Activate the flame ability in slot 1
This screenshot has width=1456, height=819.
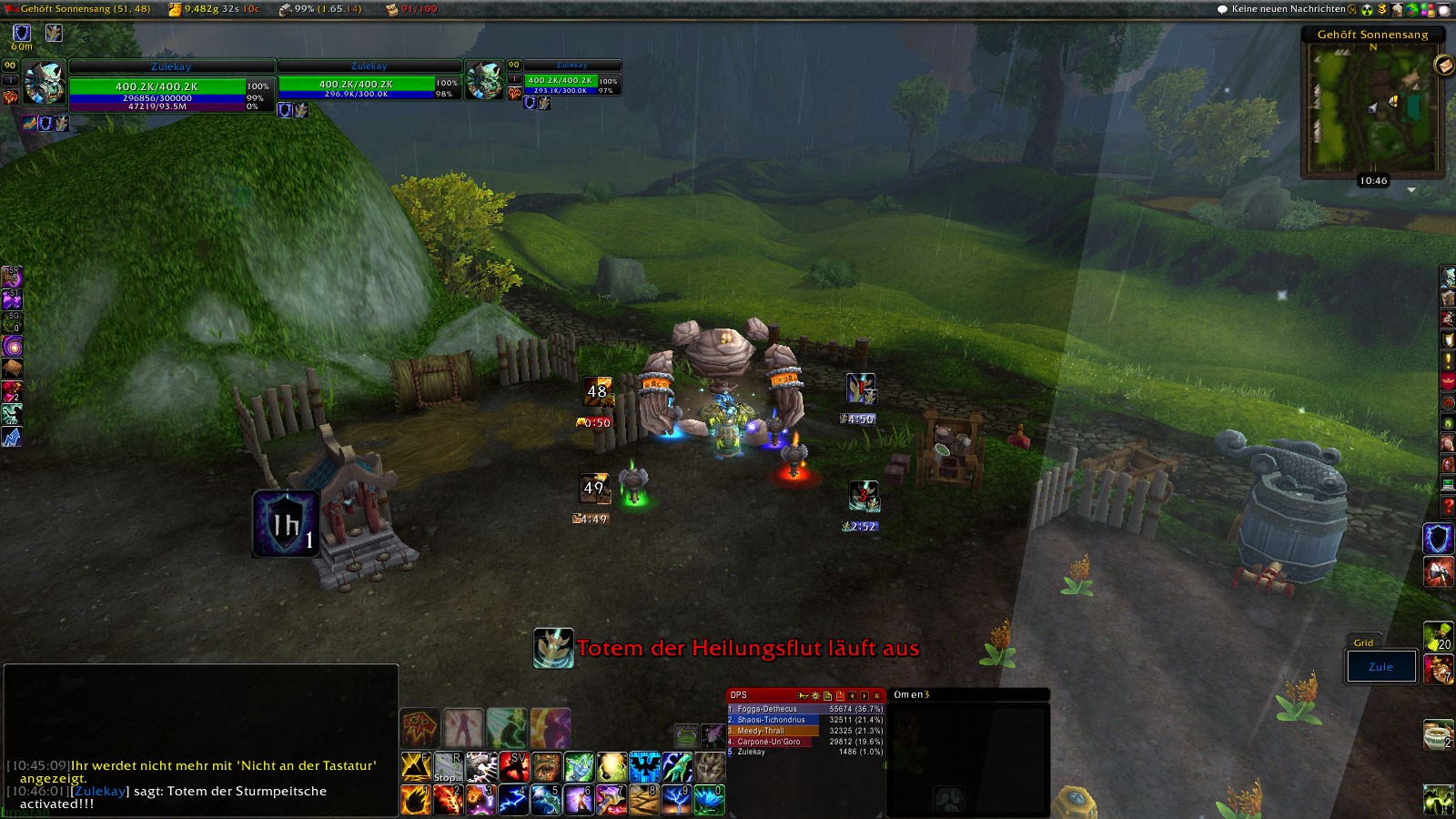click(415, 800)
